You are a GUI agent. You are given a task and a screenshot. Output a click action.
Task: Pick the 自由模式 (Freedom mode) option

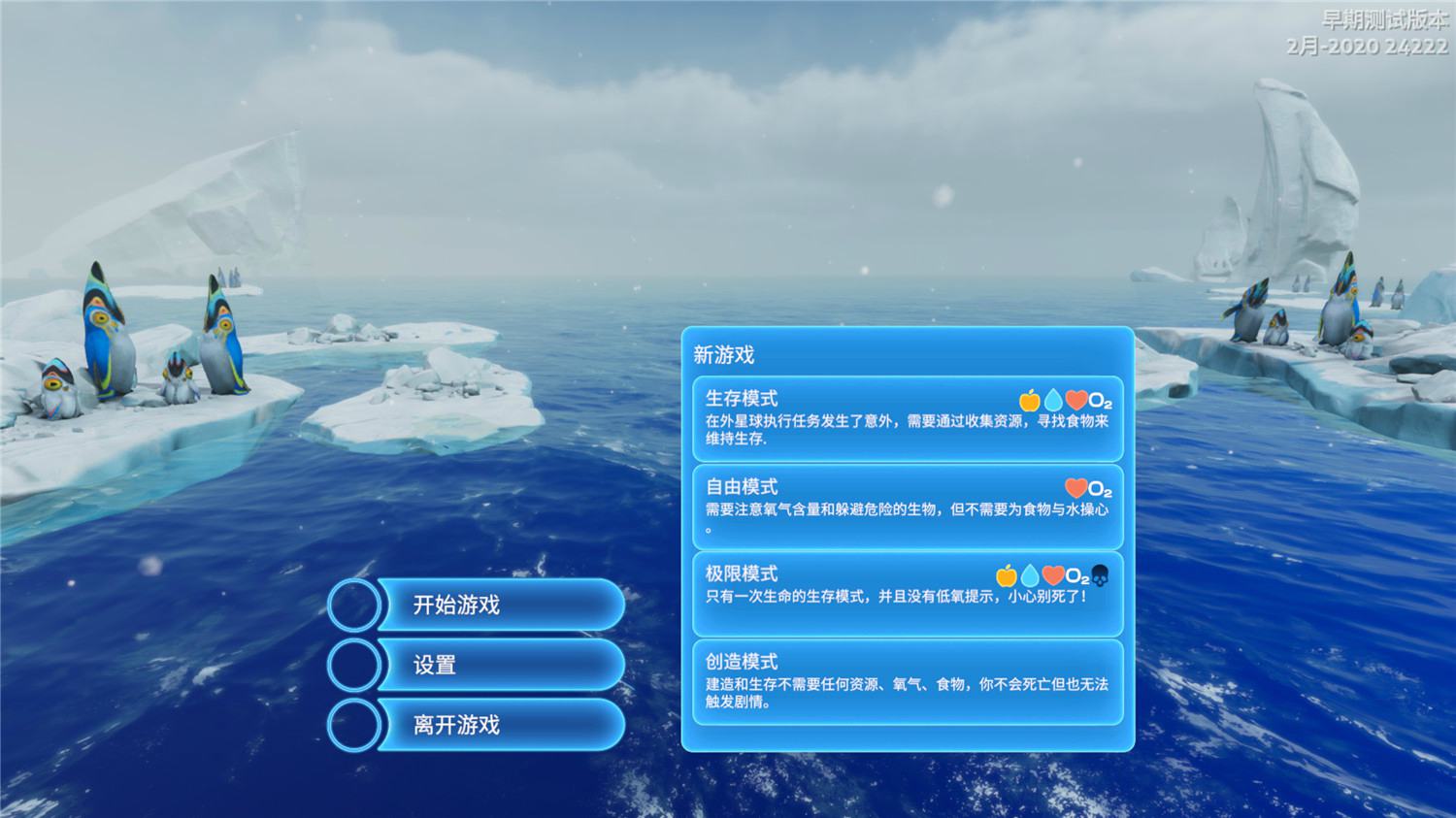(x=907, y=507)
